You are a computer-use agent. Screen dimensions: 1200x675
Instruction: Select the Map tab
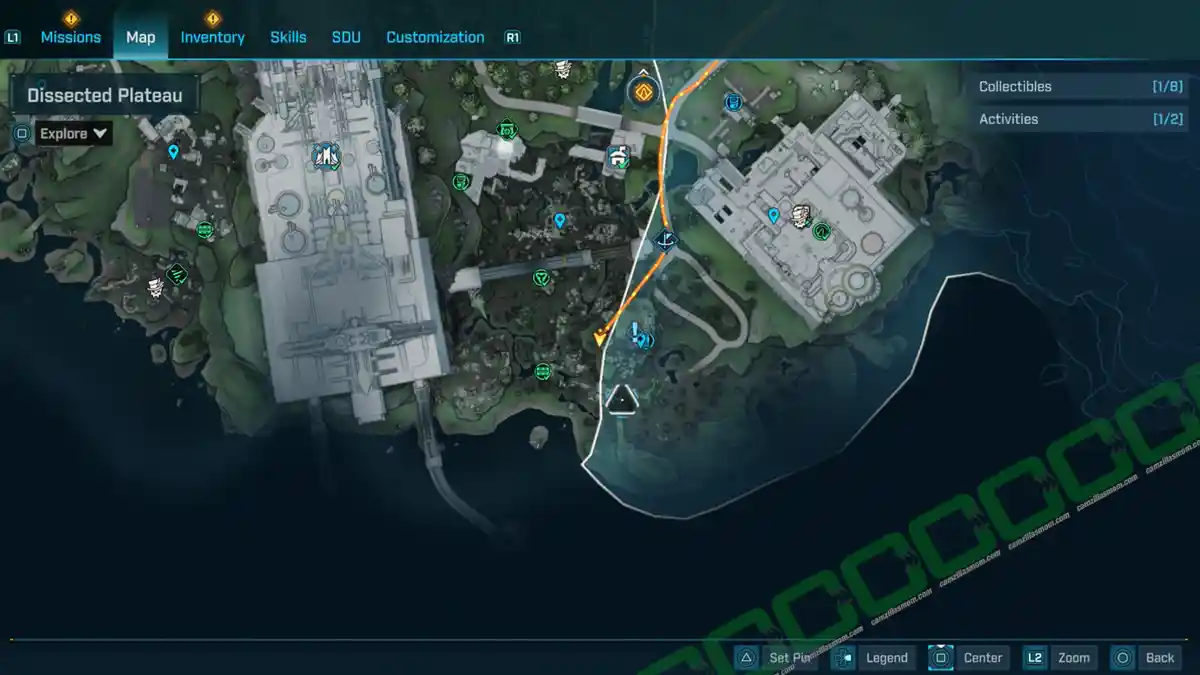tap(140, 37)
